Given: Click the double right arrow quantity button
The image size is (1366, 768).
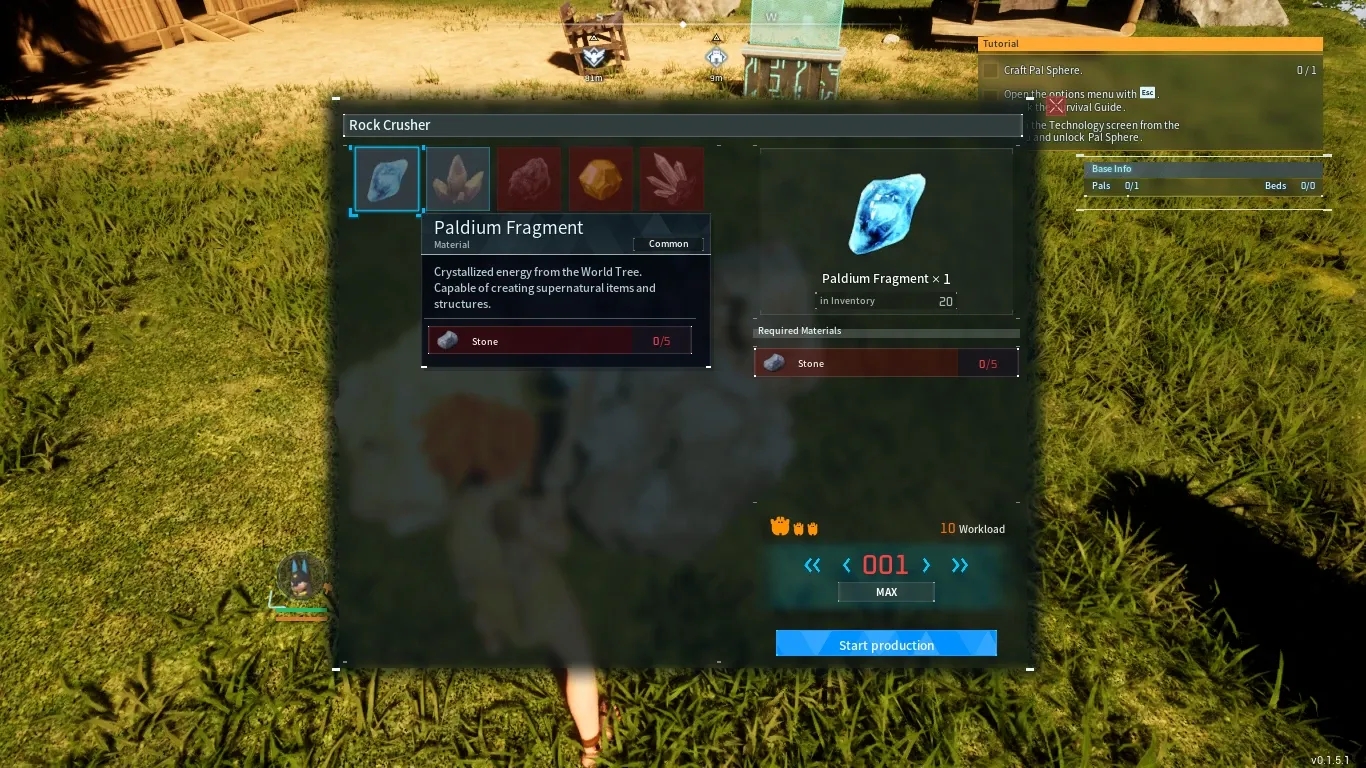Looking at the screenshot, I should pyautogui.click(x=960, y=565).
